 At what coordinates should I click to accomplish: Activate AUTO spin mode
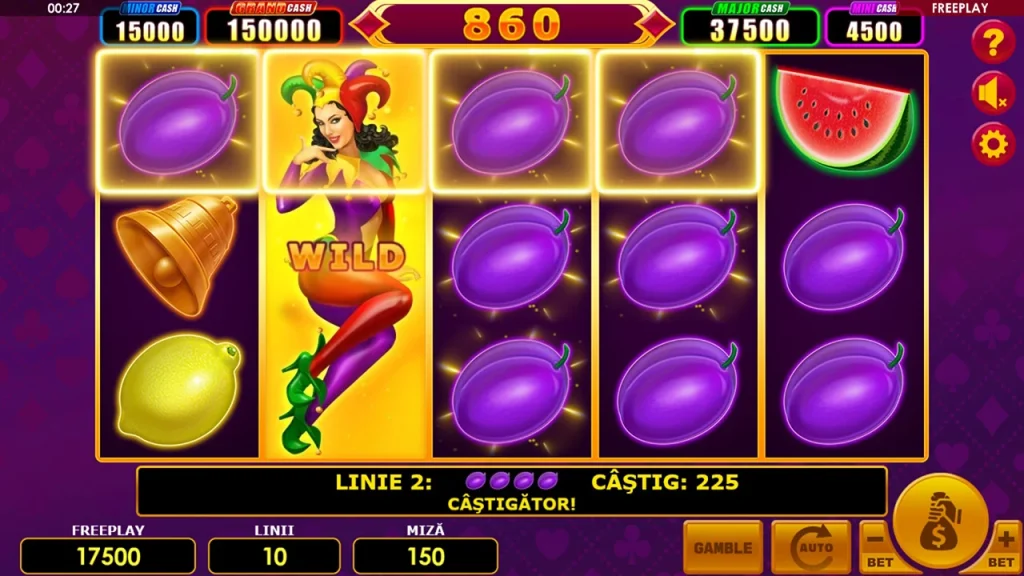pyautogui.click(x=810, y=548)
